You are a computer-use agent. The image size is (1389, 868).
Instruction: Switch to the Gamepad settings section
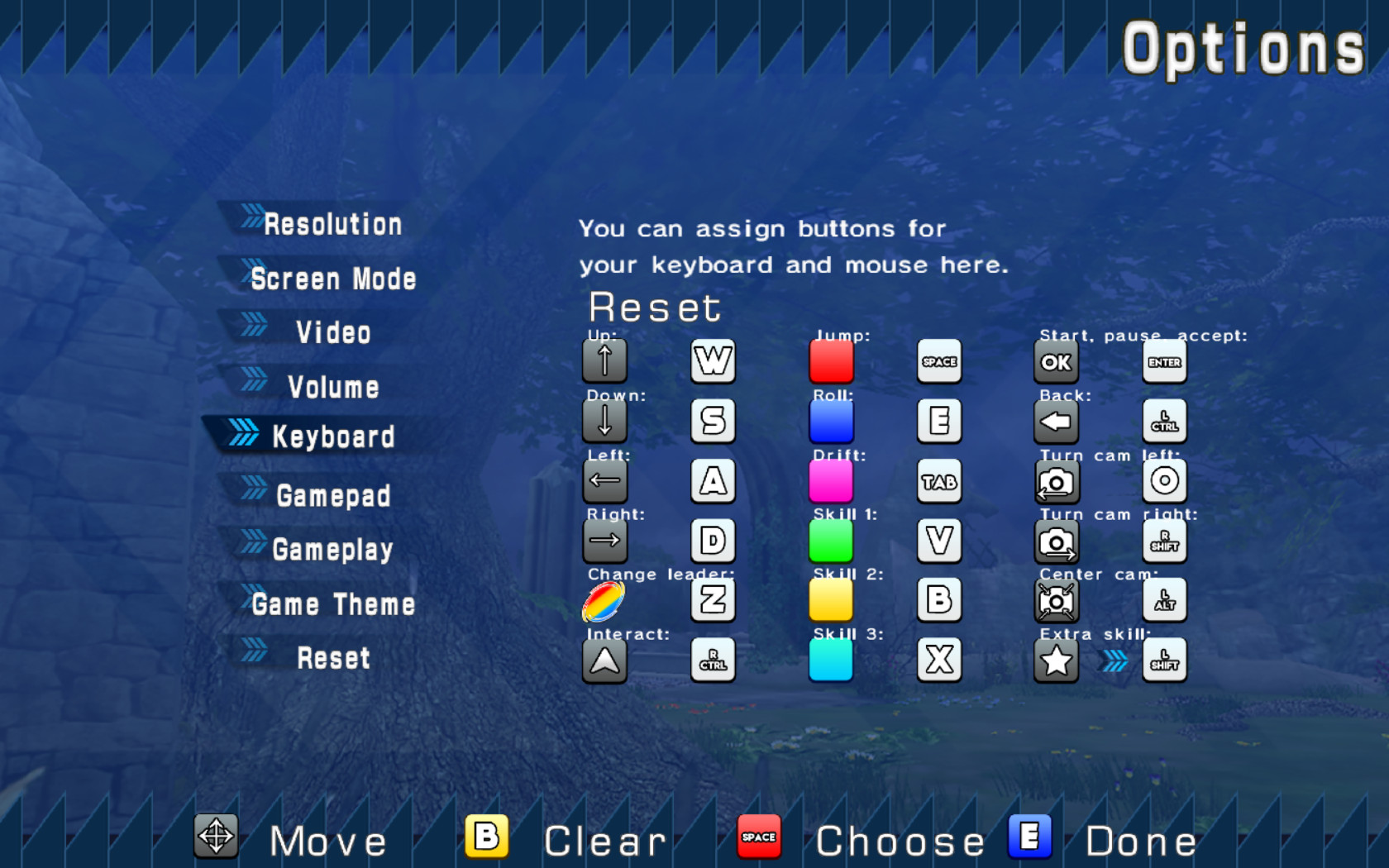334,495
